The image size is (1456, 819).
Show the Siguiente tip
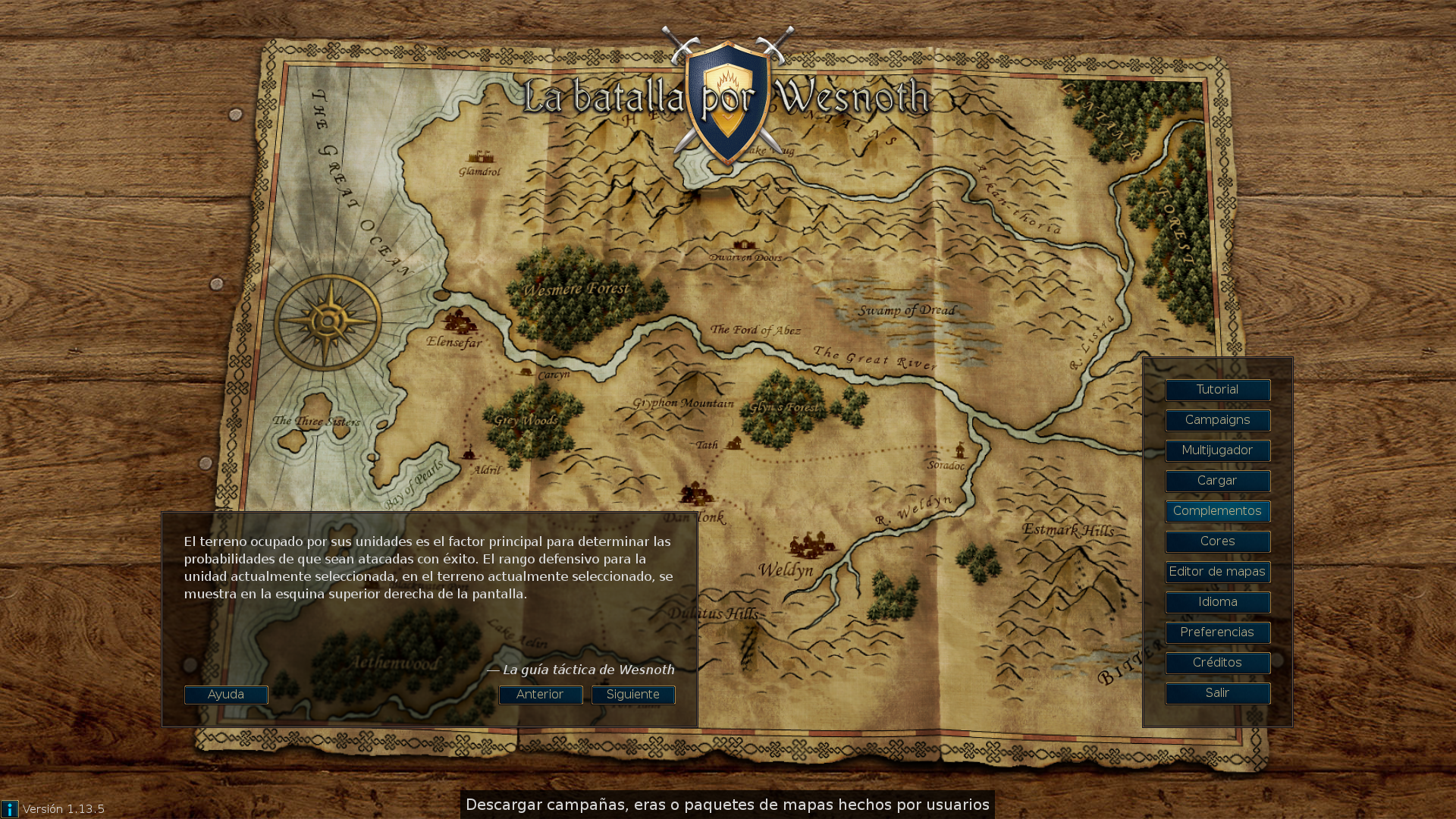tap(633, 695)
